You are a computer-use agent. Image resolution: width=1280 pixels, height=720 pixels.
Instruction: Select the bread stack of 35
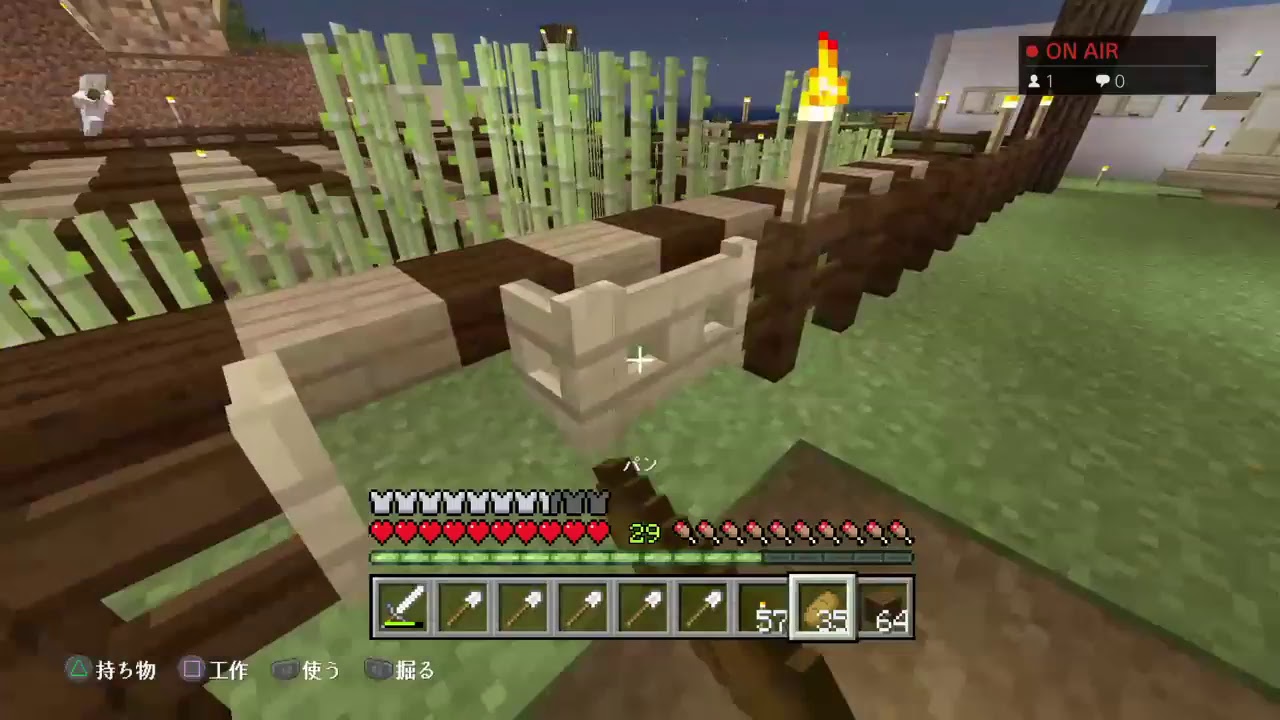point(823,605)
